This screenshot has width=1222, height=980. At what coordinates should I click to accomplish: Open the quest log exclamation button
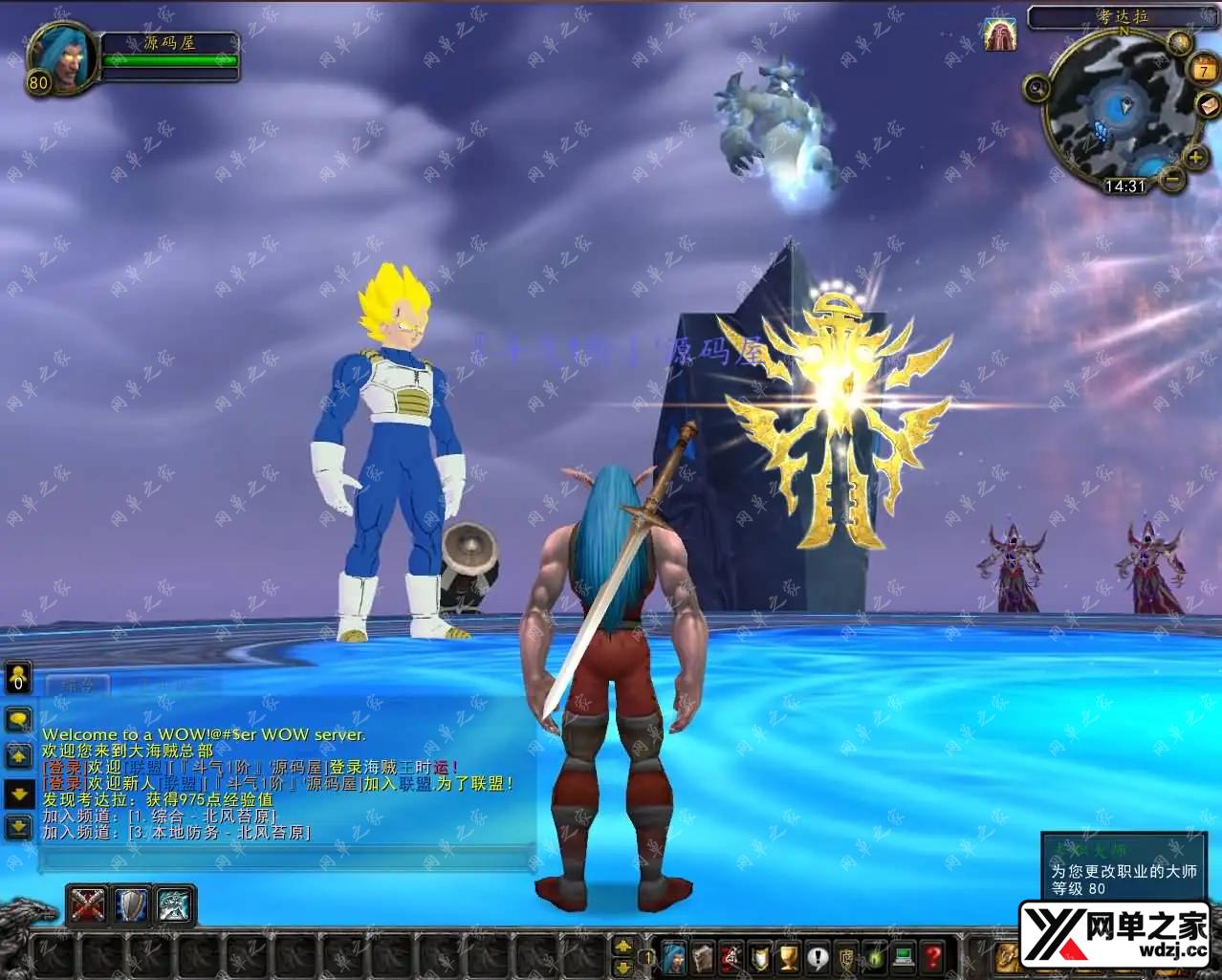[818, 955]
